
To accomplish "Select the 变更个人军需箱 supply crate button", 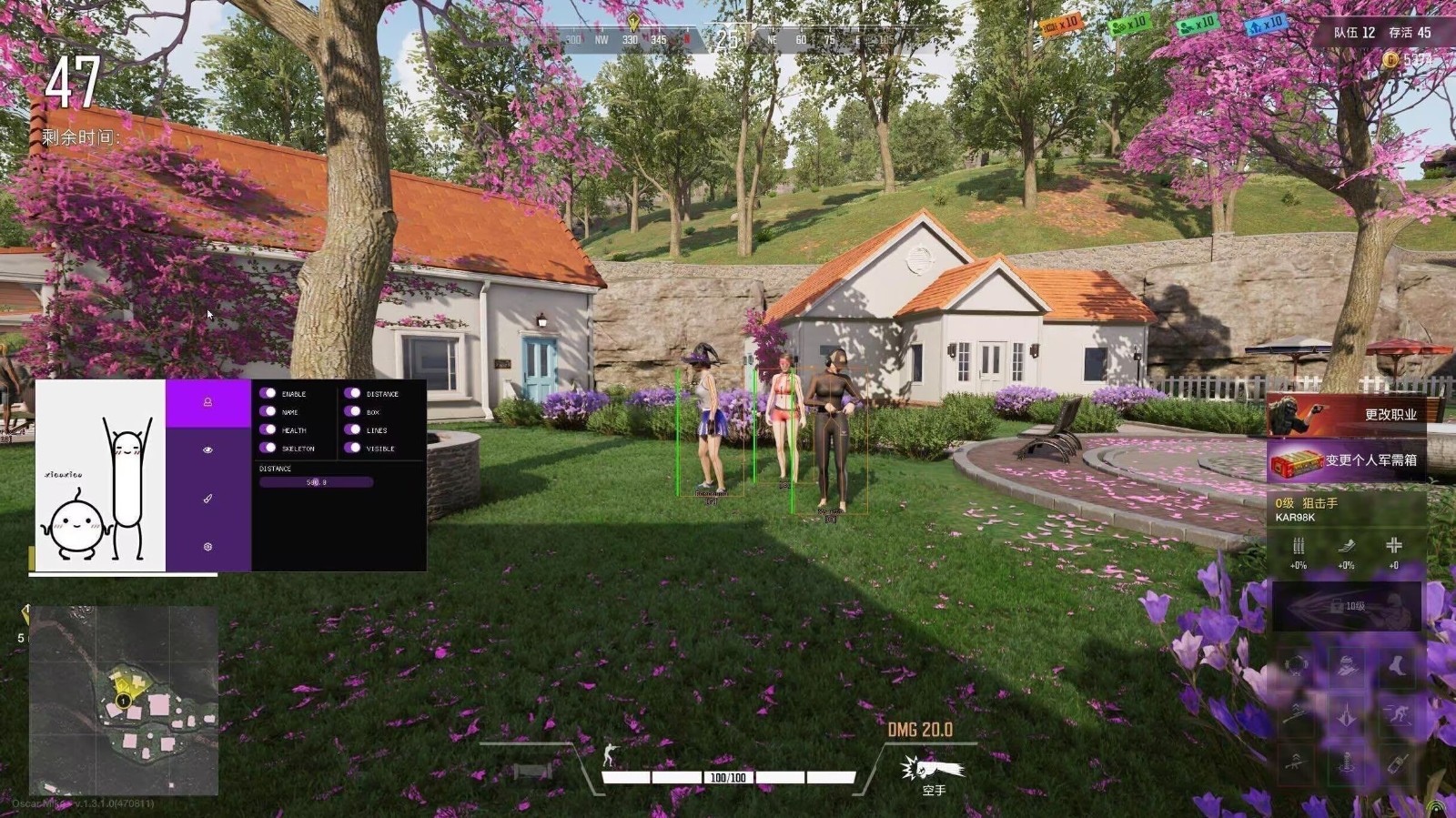I will coord(1345,460).
